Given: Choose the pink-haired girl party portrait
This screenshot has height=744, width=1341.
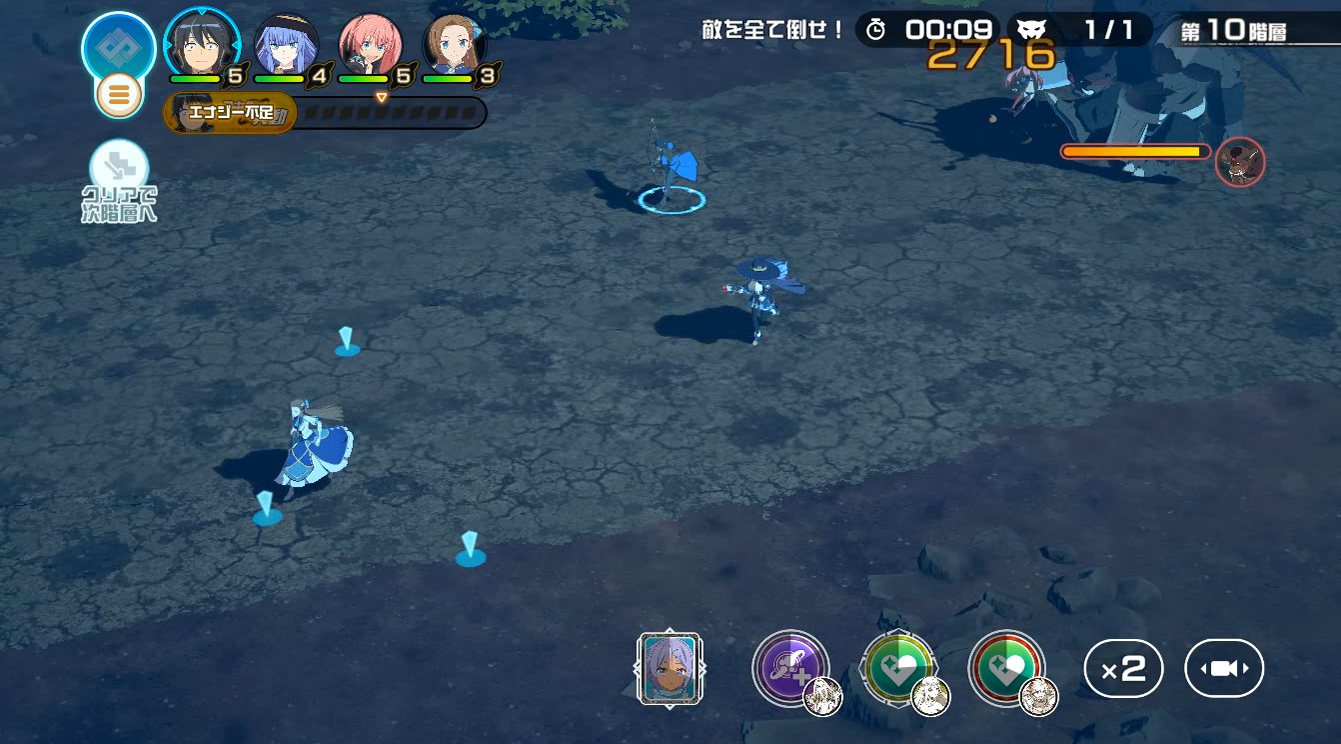Looking at the screenshot, I should (370, 45).
